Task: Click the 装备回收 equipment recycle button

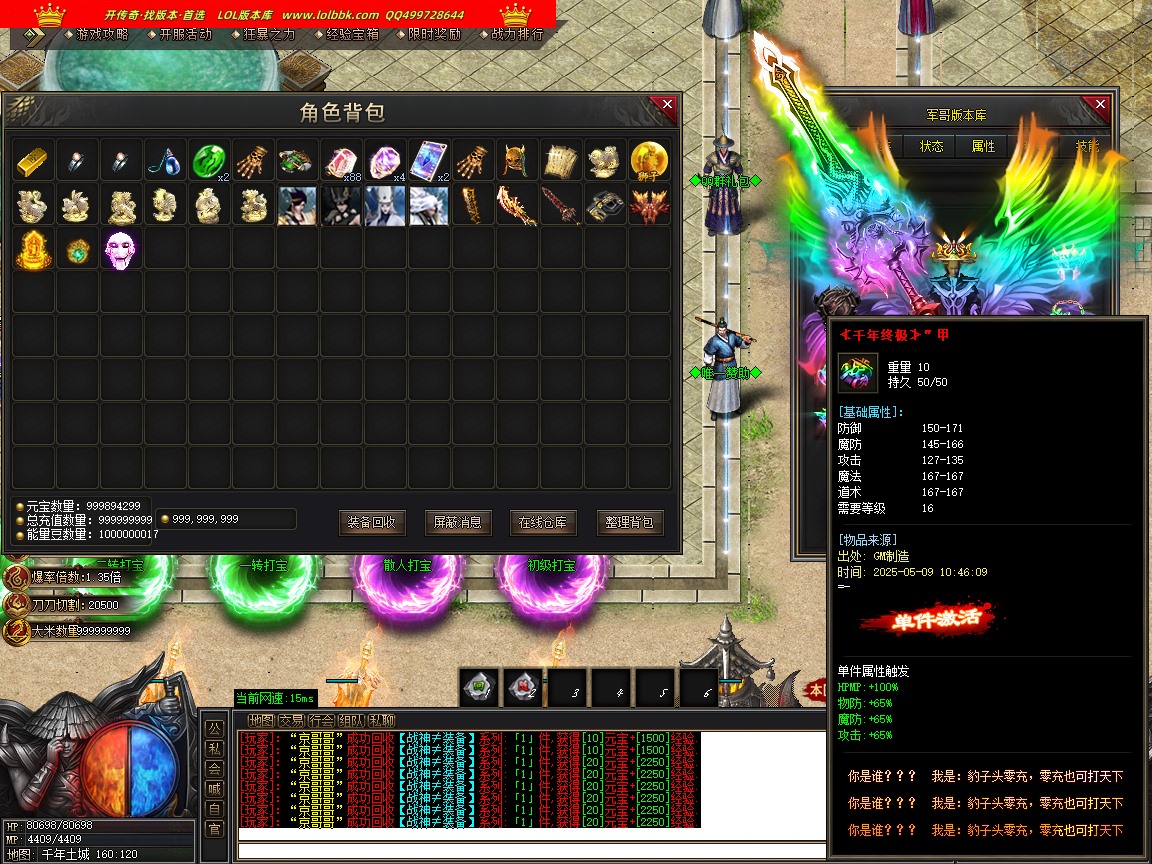Action: [372, 522]
